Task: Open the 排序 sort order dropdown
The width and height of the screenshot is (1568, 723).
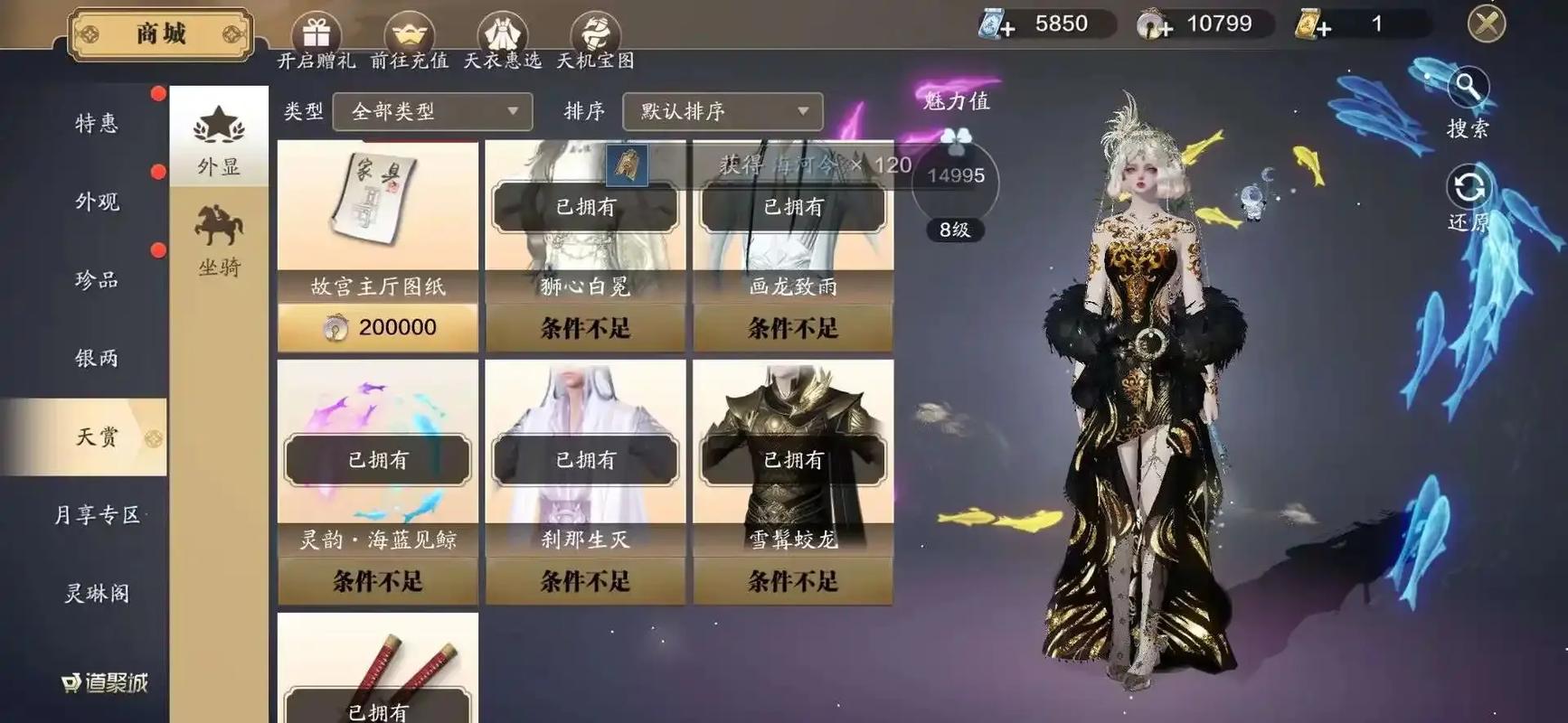Action: pyautogui.click(x=722, y=112)
